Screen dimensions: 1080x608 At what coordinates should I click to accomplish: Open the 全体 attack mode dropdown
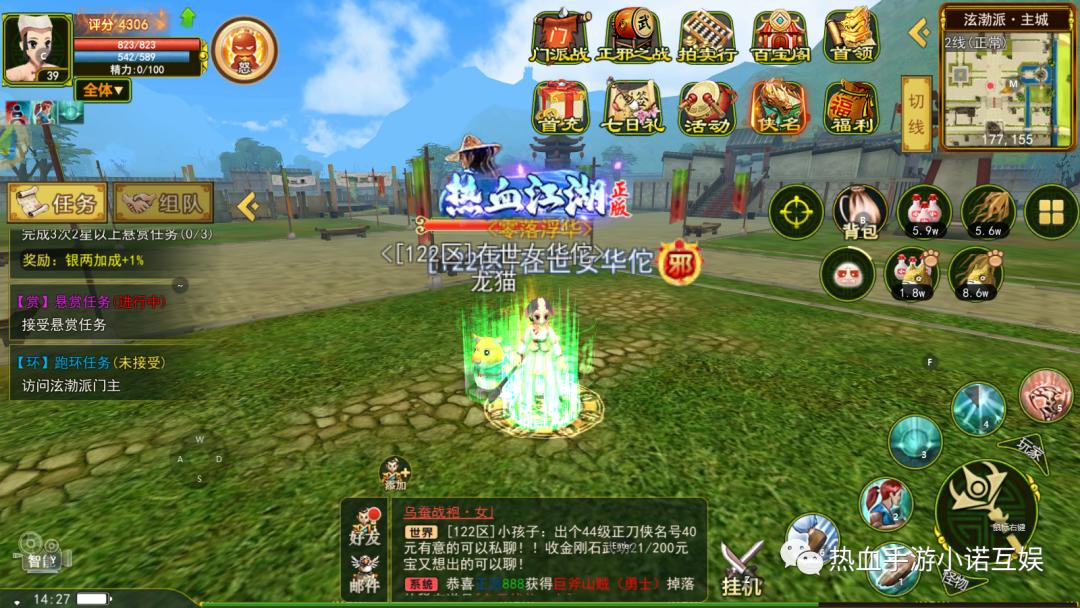pos(103,90)
